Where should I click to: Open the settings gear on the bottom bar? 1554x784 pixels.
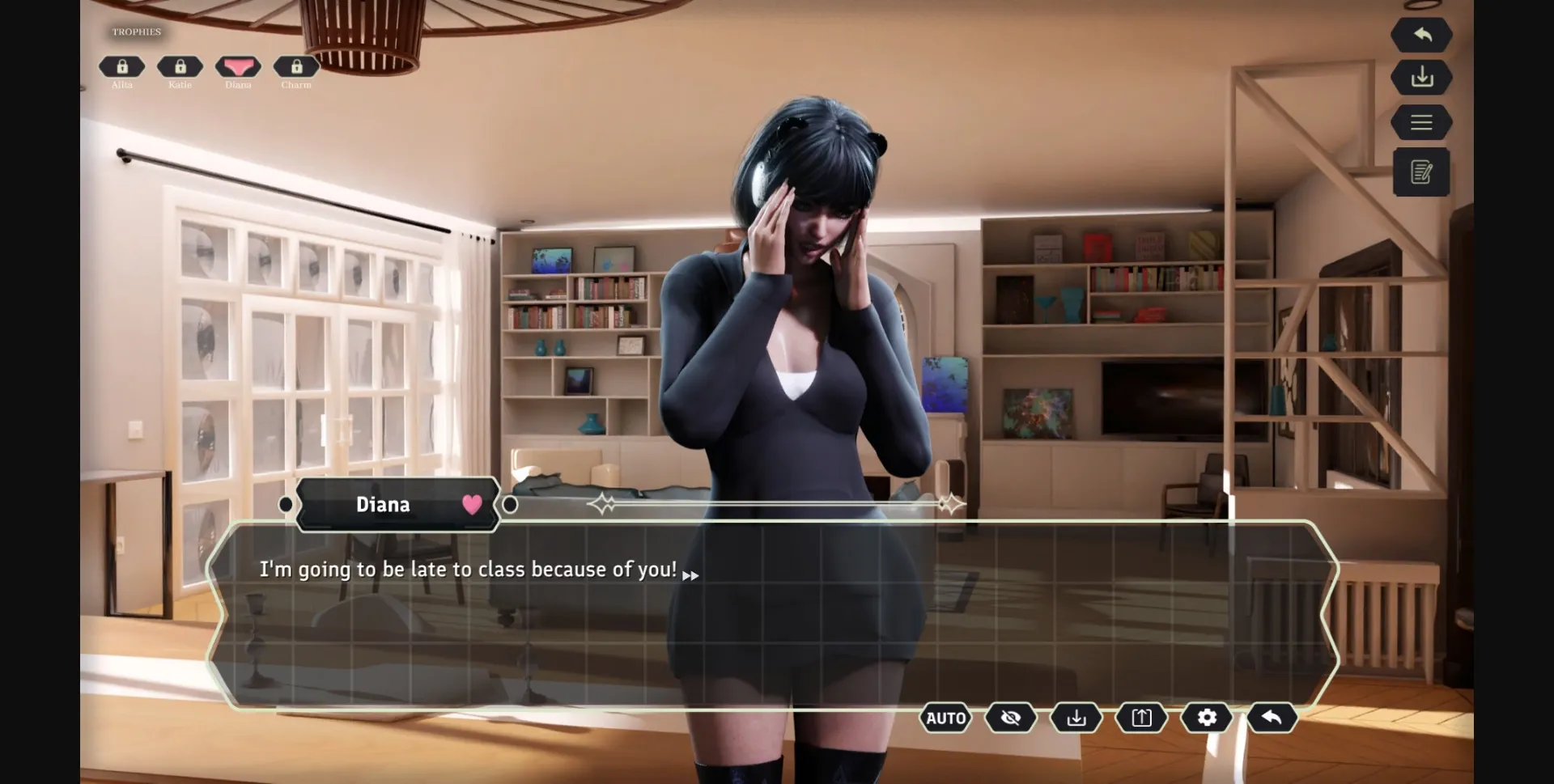[1206, 718]
